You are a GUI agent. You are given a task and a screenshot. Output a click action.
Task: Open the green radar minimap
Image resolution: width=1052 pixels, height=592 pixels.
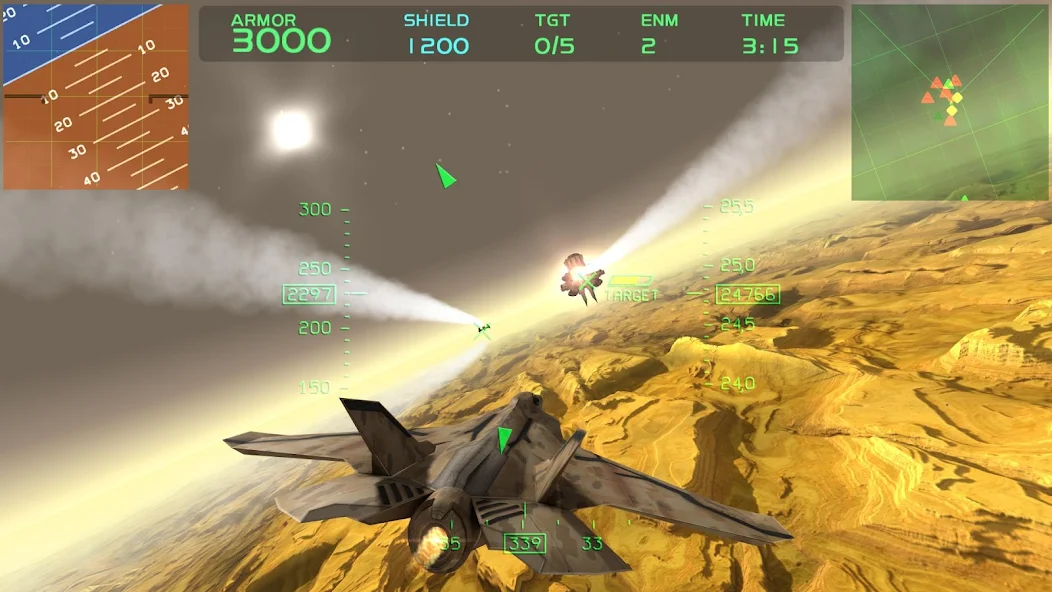[950, 102]
